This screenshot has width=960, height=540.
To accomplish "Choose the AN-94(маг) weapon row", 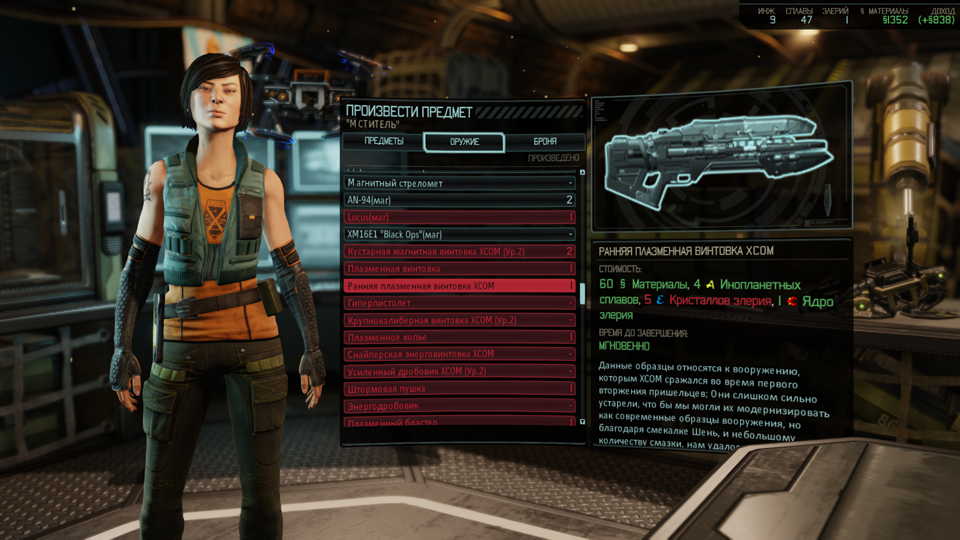I will (460, 200).
